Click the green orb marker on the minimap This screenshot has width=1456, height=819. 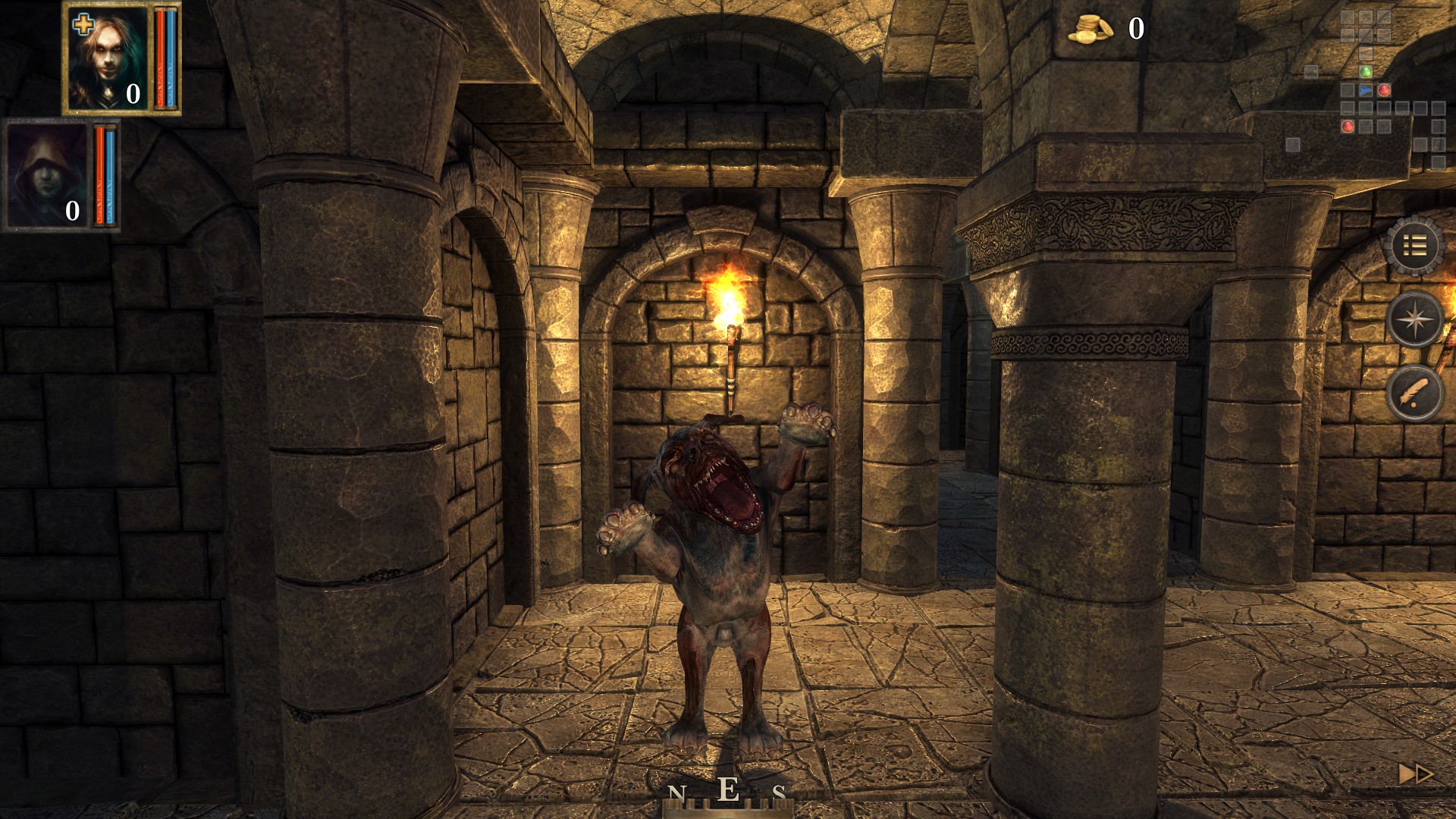tap(1366, 72)
